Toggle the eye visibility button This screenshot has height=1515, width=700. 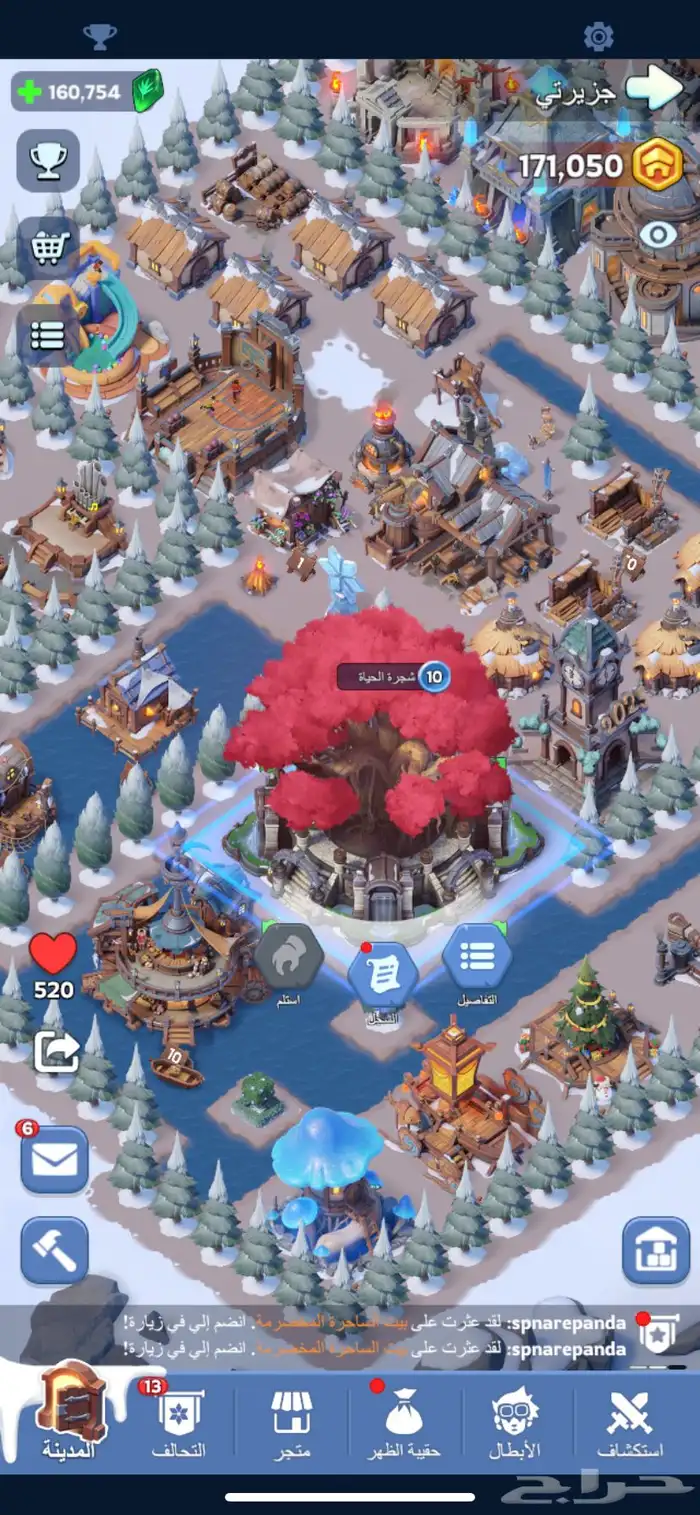(x=657, y=235)
